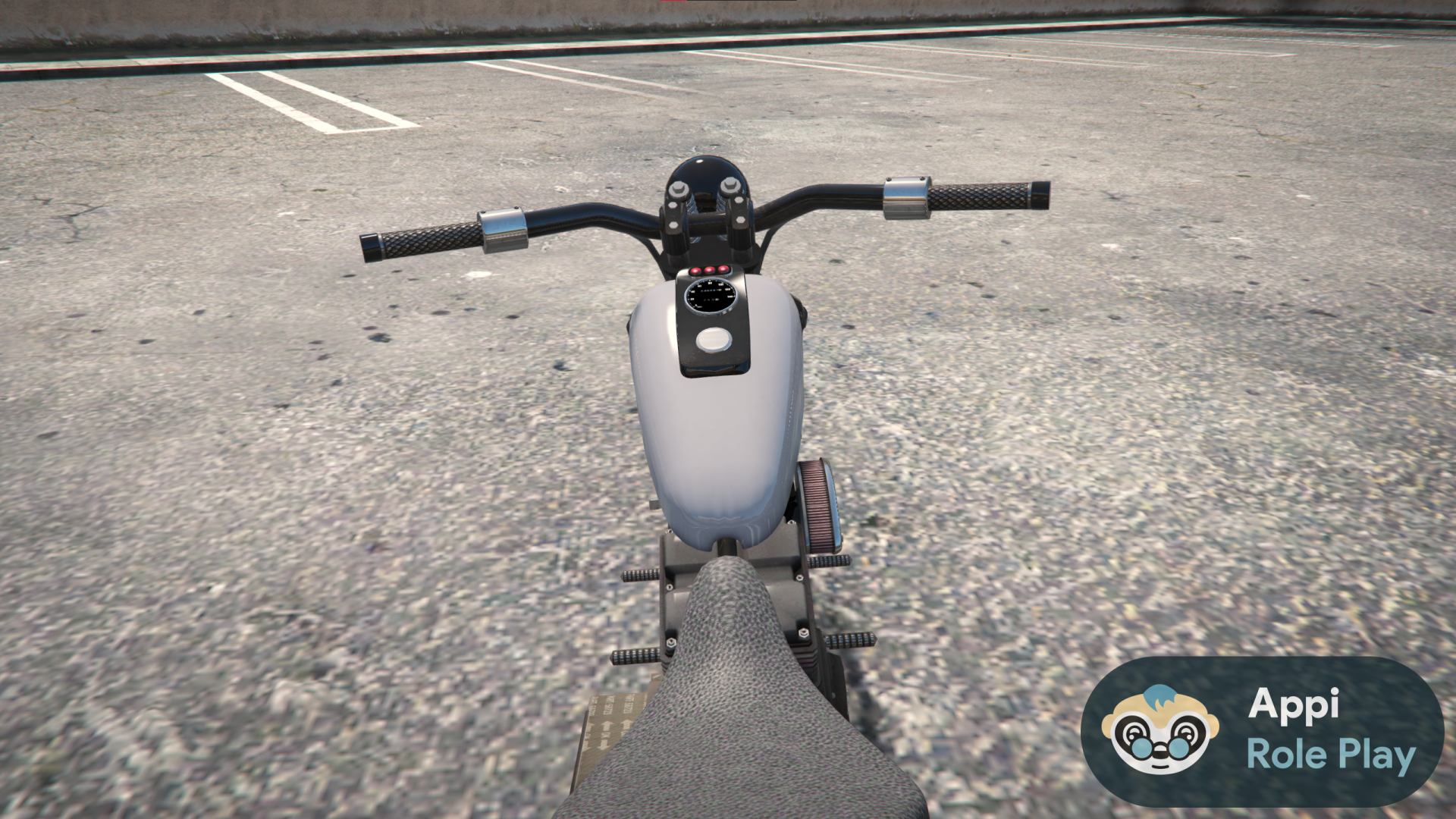The image size is (1456, 819).
Task: Click the Appi Role Play logo badge
Action: point(1262,731)
